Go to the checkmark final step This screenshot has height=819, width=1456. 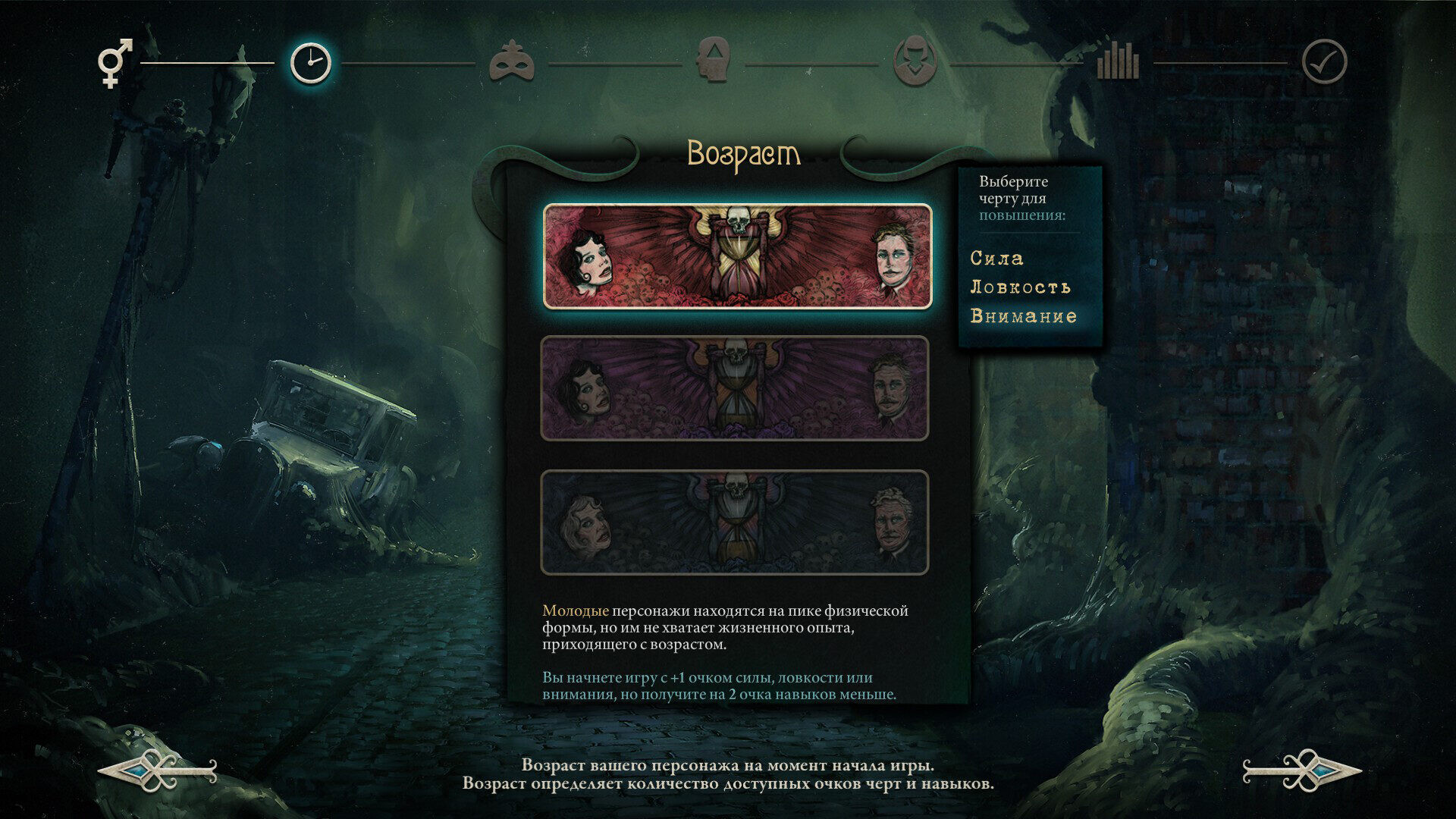click(1324, 62)
